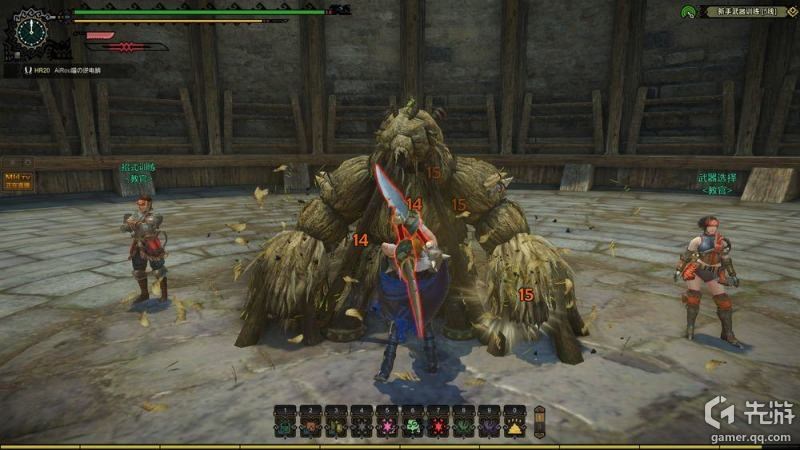This screenshot has height=450, width=800.
Task: Select the grey star item in slot 4
Action: click(x=360, y=426)
